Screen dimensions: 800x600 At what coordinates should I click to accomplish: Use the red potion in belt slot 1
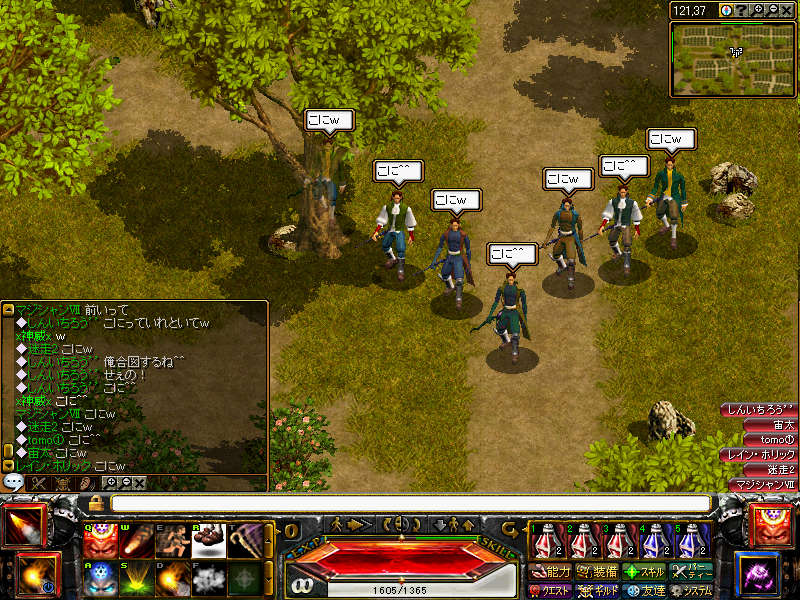point(544,541)
